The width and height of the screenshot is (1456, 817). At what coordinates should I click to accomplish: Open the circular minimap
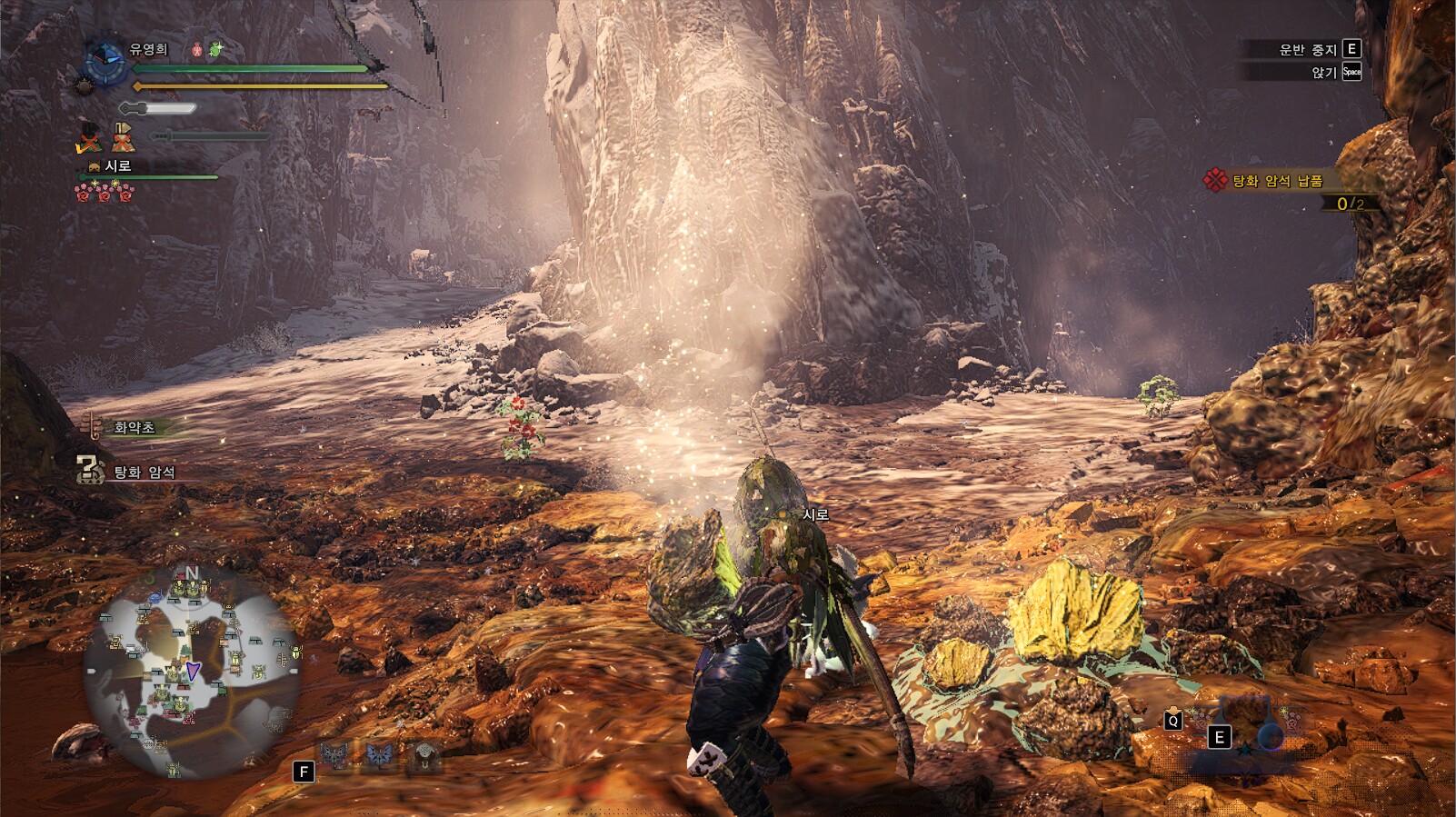pyautogui.click(x=192, y=672)
